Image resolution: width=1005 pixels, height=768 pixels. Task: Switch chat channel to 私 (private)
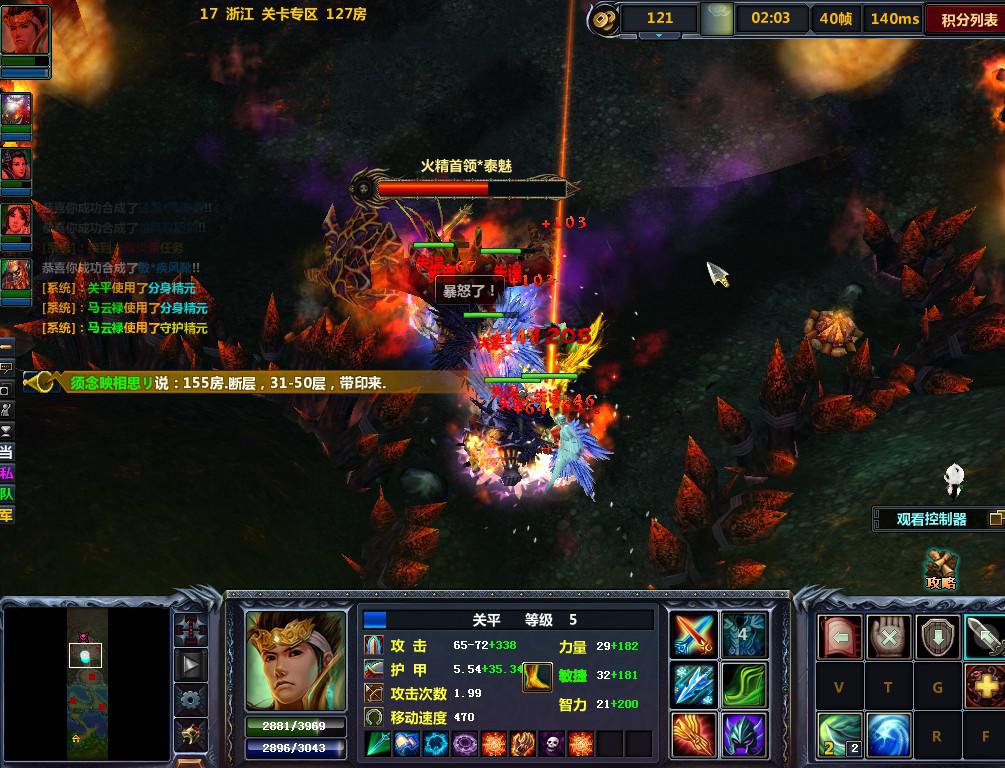[7, 474]
